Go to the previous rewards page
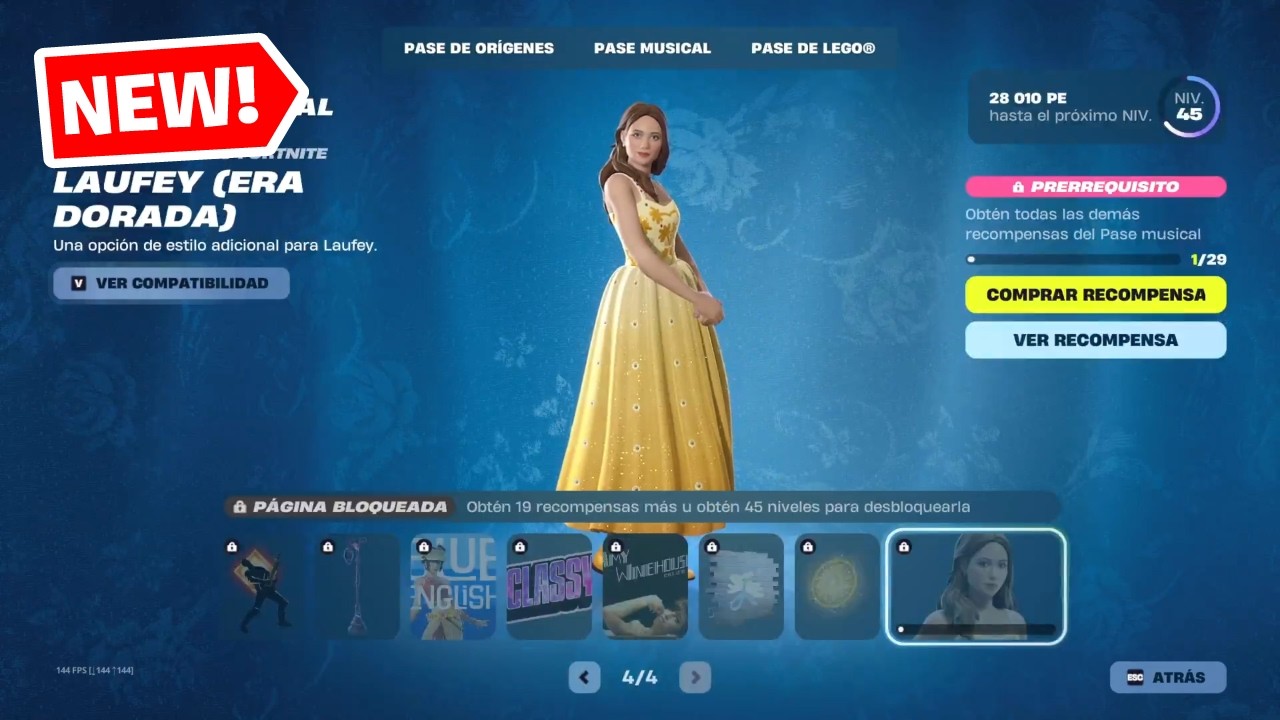 (x=584, y=677)
